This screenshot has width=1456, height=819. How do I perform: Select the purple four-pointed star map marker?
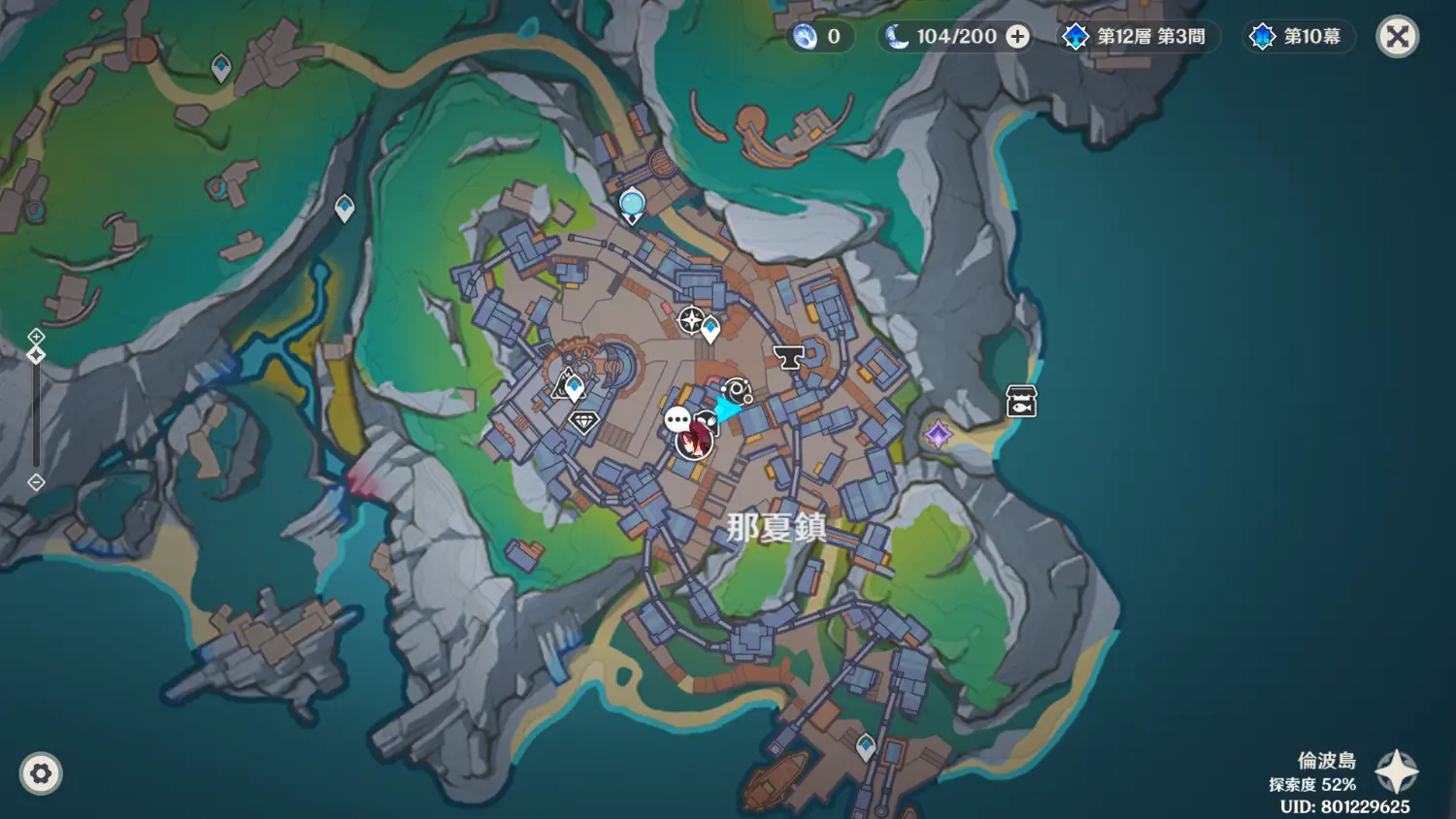point(938,434)
